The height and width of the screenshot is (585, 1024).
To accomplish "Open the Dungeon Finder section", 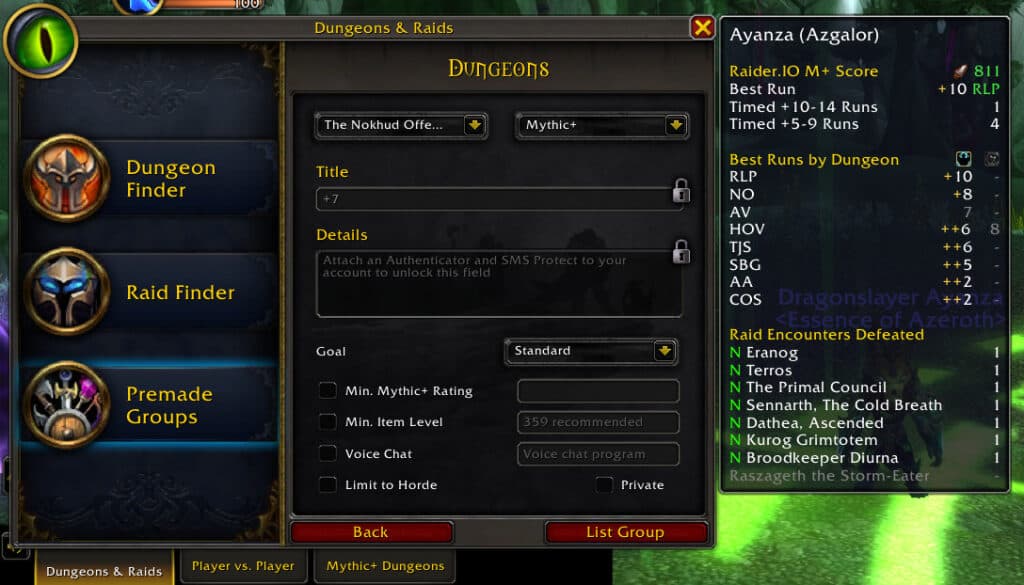I will click(x=148, y=179).
